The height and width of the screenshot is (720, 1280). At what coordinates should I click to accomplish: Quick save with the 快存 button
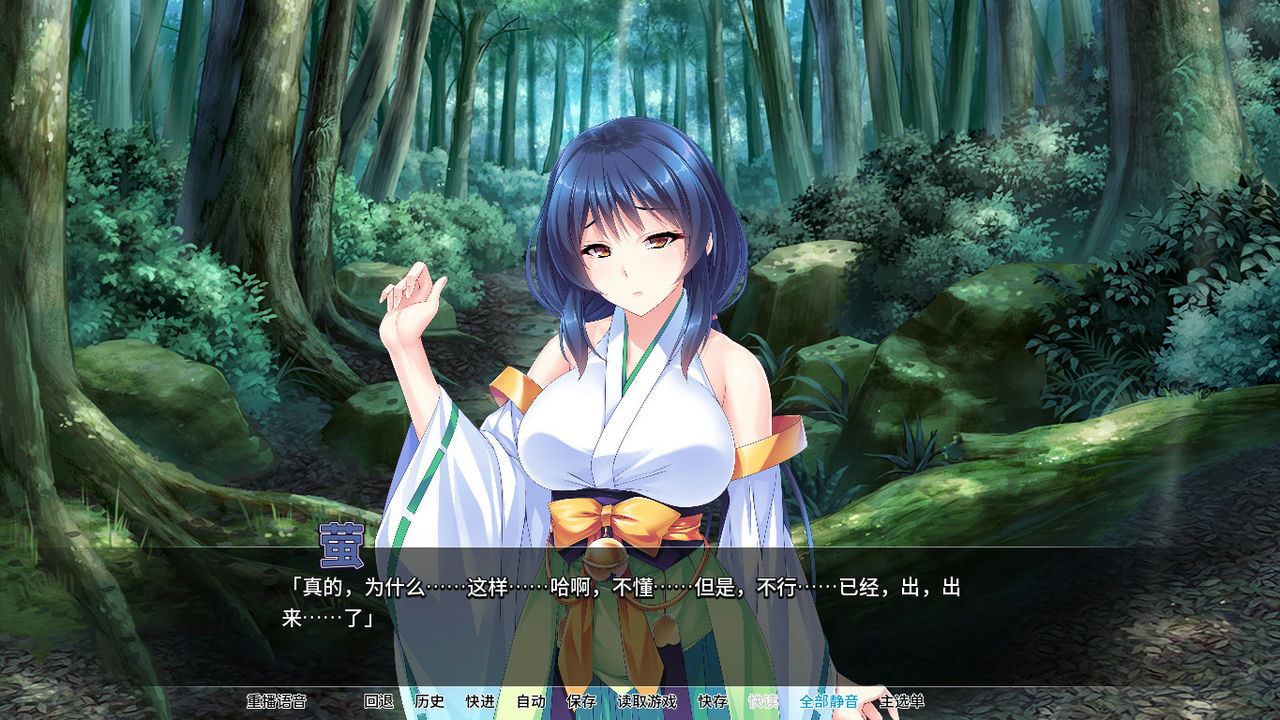(x=710, y=702)
